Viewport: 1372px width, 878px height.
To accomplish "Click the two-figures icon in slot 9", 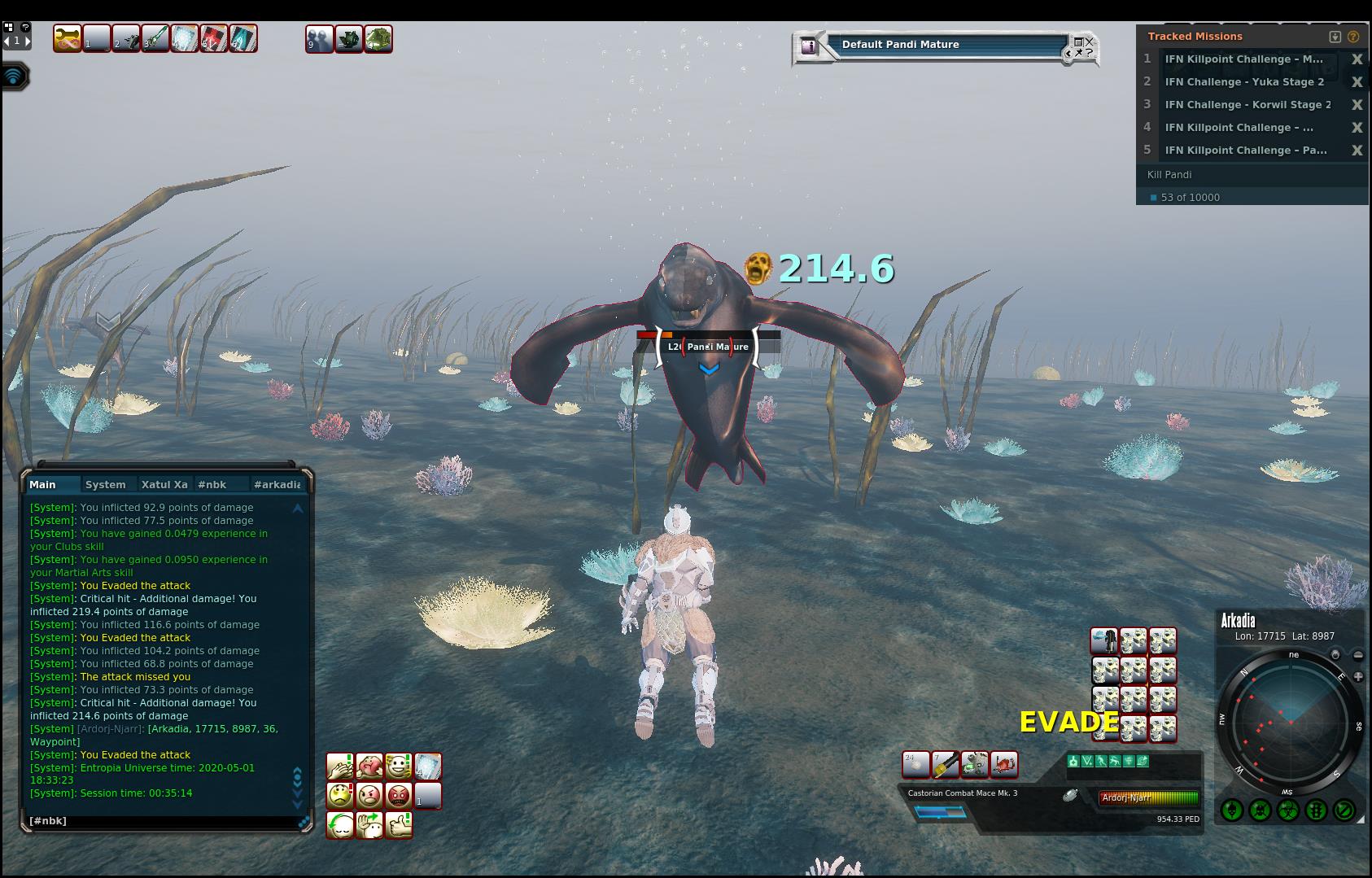I will (319, 39).
